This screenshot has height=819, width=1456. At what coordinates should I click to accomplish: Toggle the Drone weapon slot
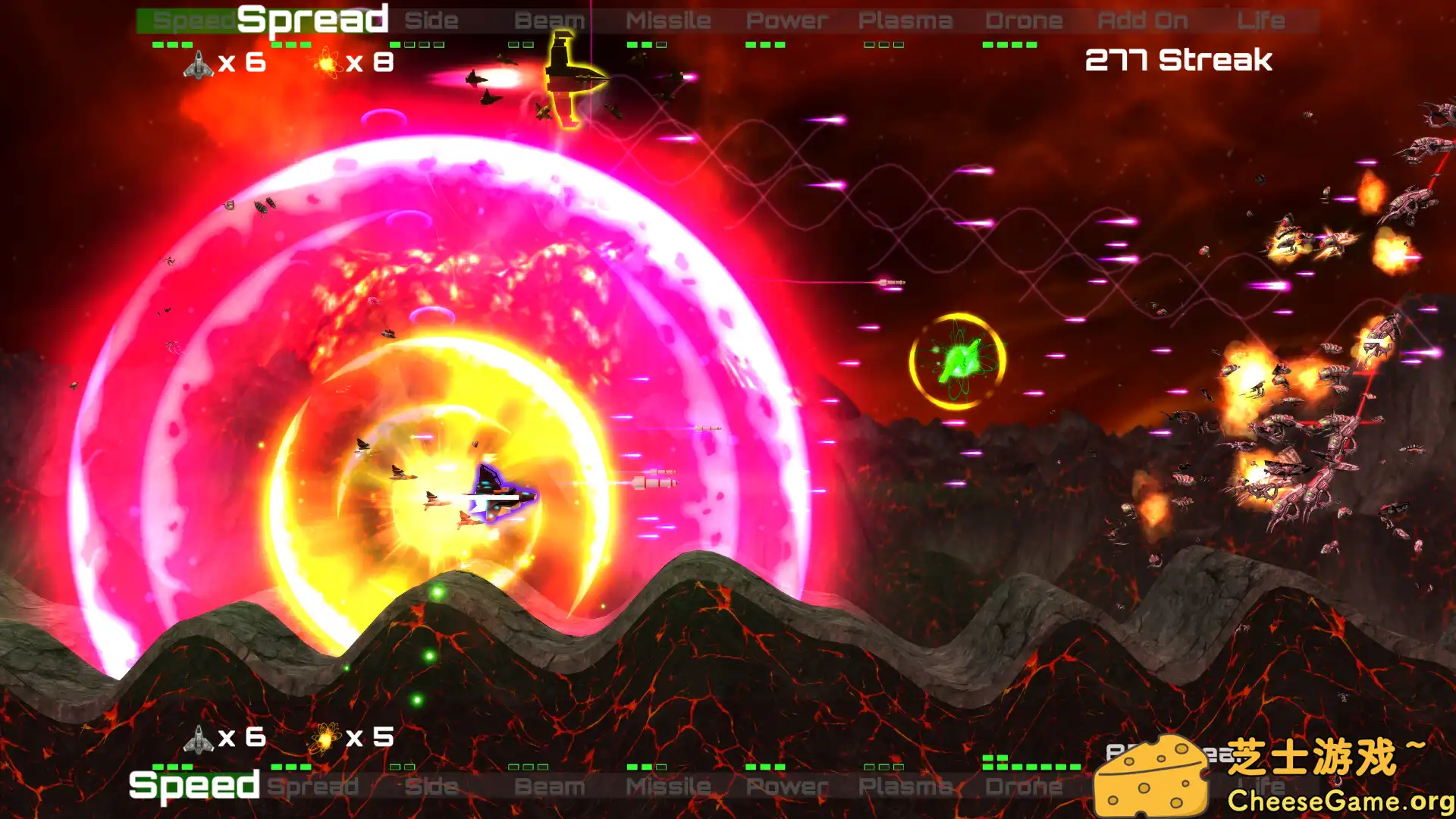coord(1024,20)
